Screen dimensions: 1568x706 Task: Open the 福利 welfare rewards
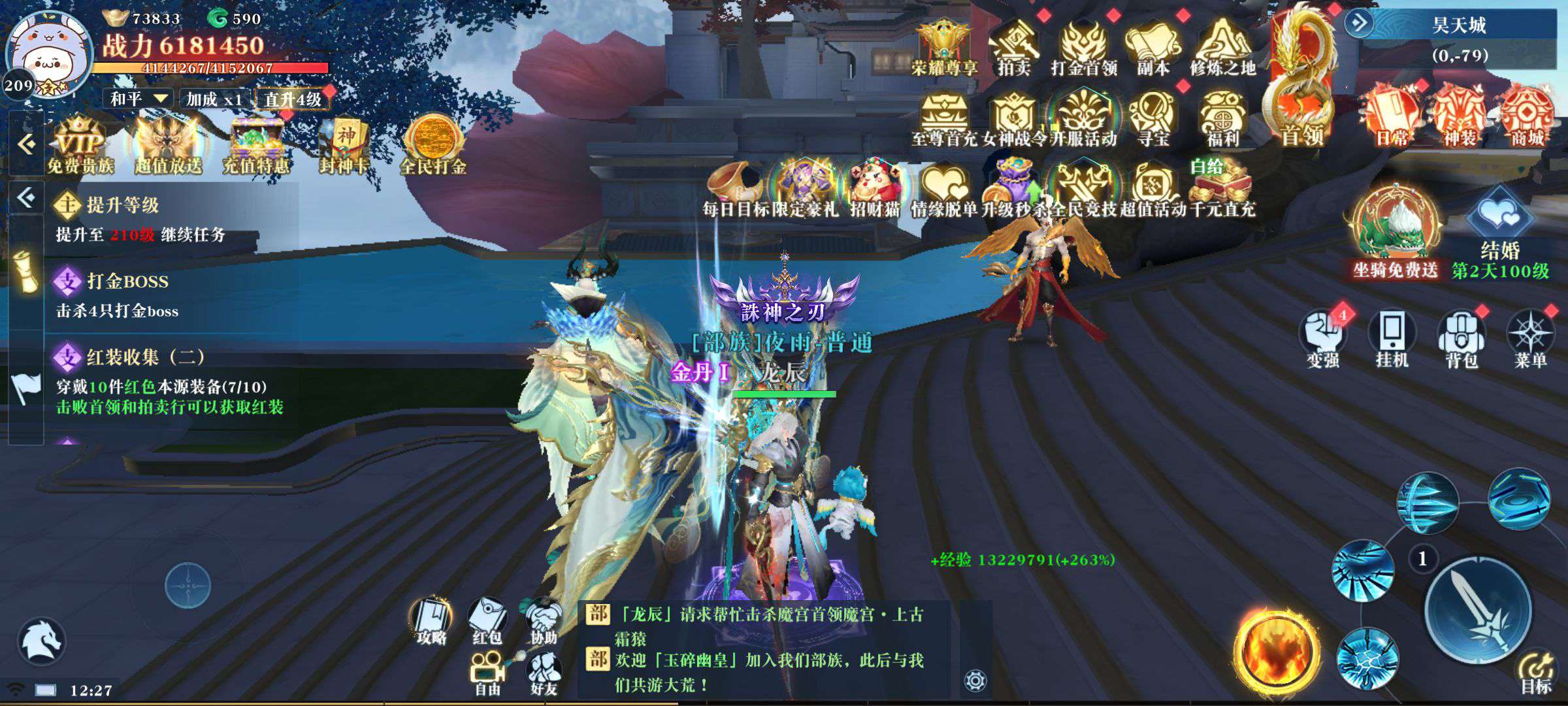click(x=1222, y=119)
